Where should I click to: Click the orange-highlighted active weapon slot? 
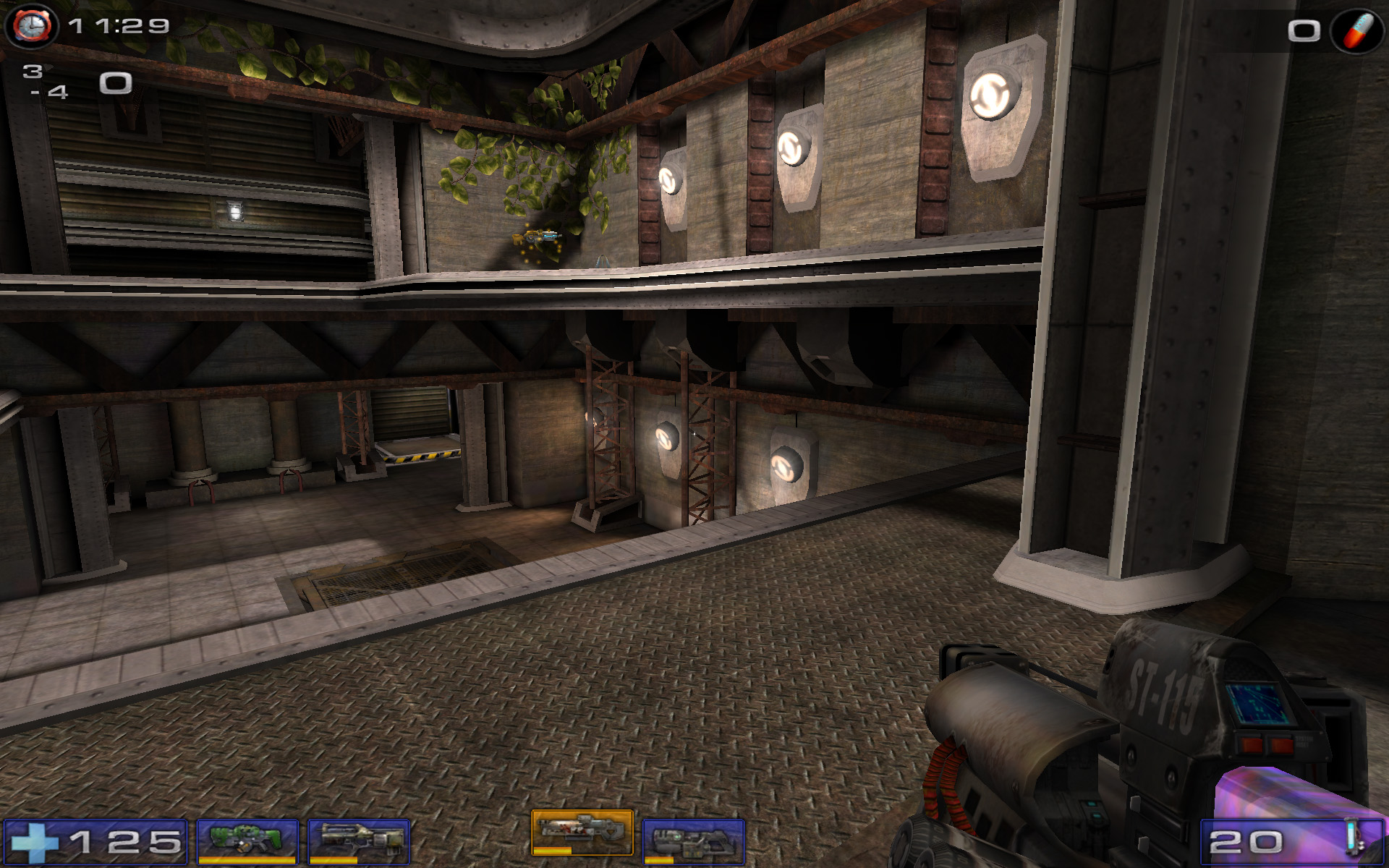[582, 833]
